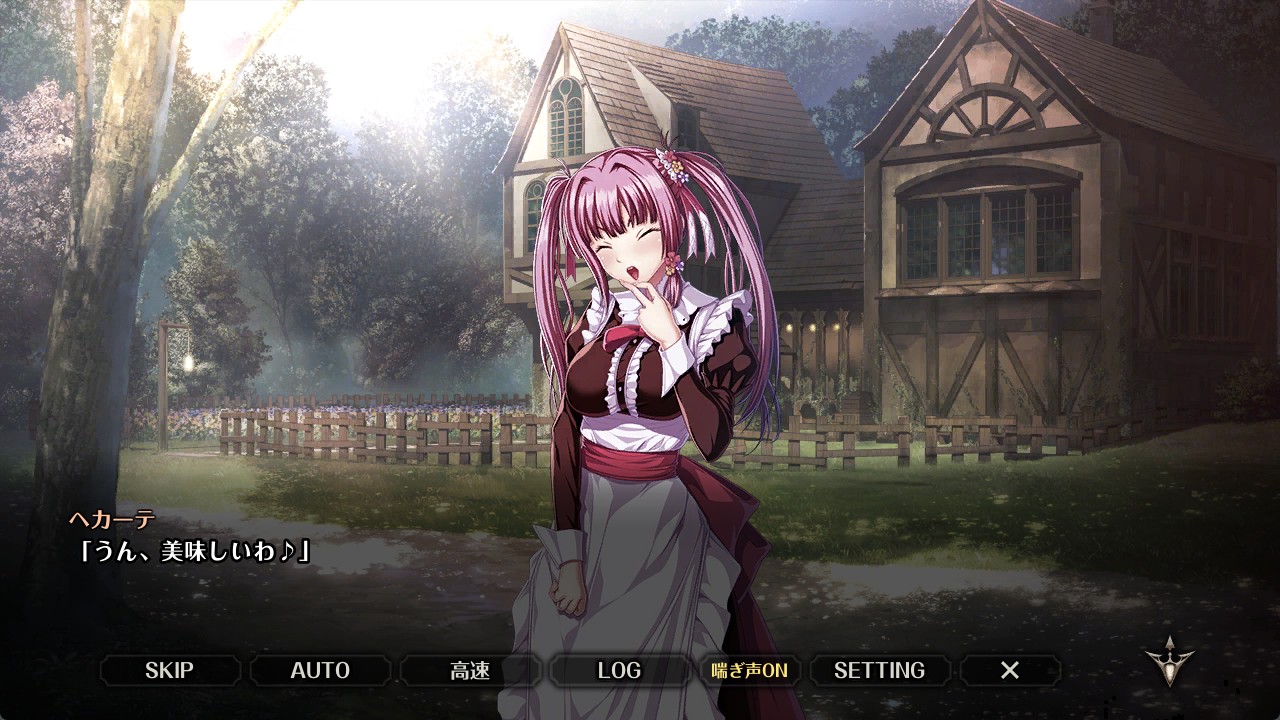The height and width of the screenshot is (720, 1280).
Task: Hide the message window with X
Action: [x=1010, y=670]
